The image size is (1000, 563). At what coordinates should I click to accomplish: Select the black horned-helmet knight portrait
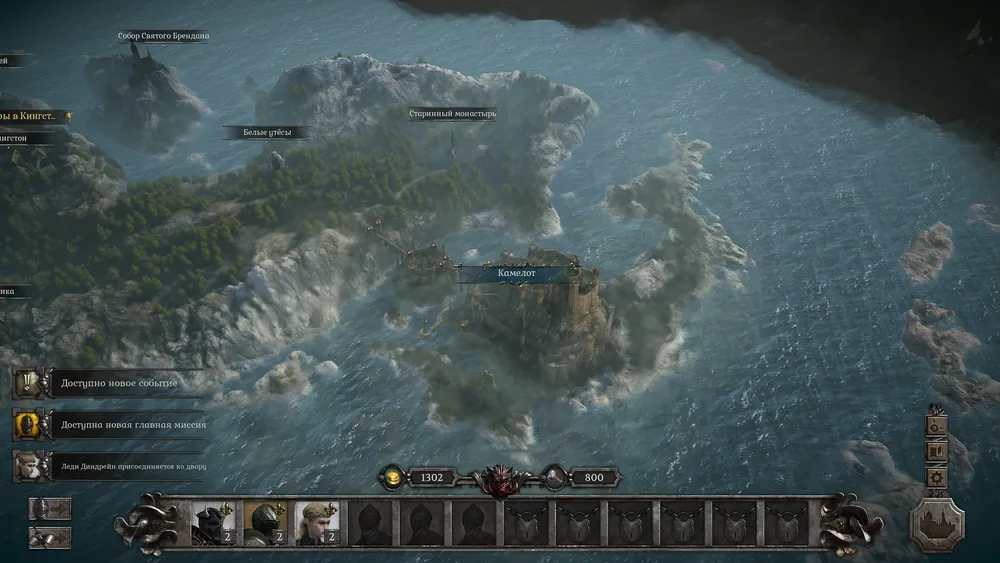pyautogui.click(x=212, y=522)
